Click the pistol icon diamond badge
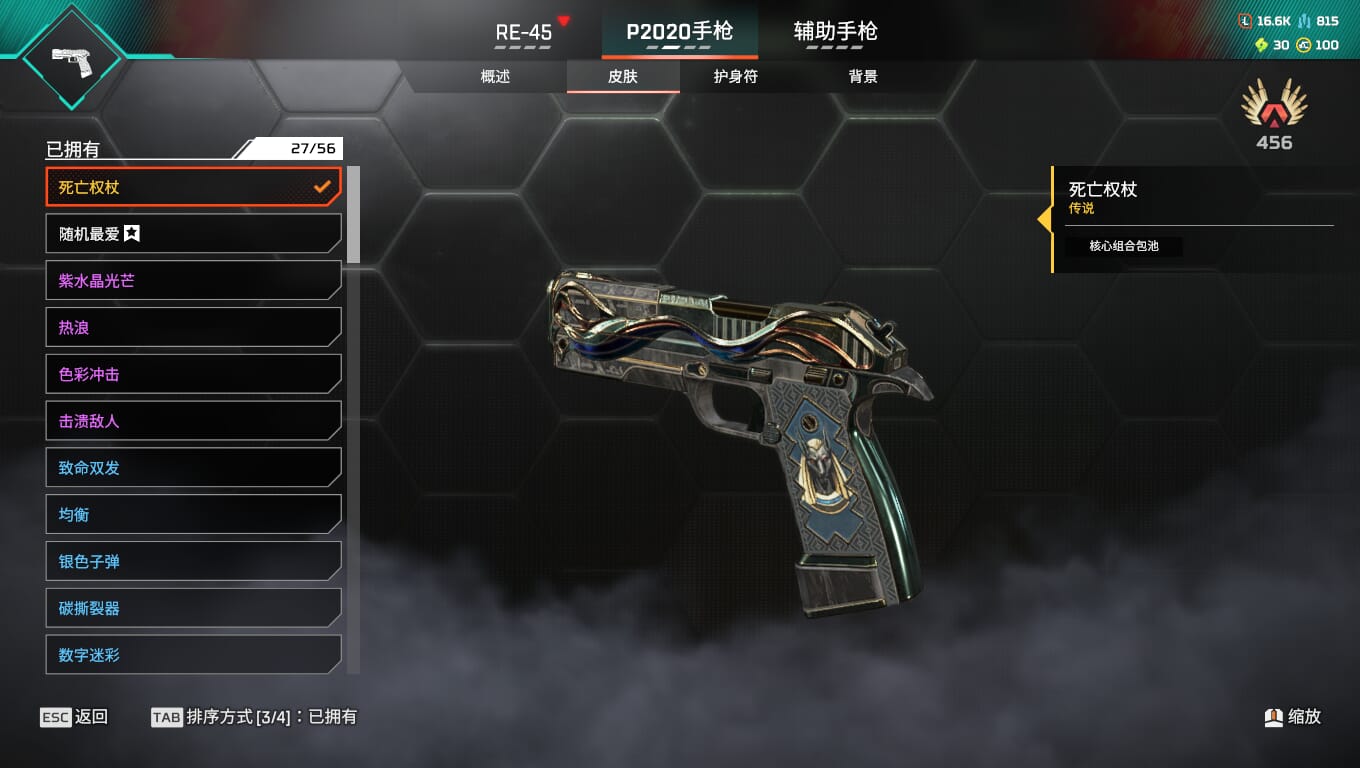Screen dimensions: 1360x768 [x=72, y=58]
